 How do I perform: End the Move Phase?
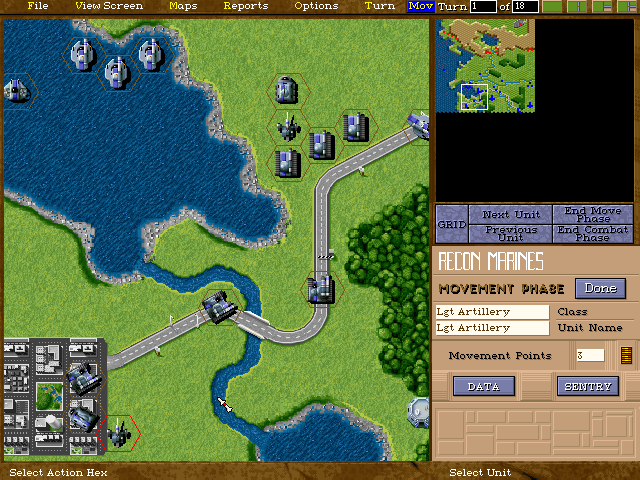[x=593, y=214]
